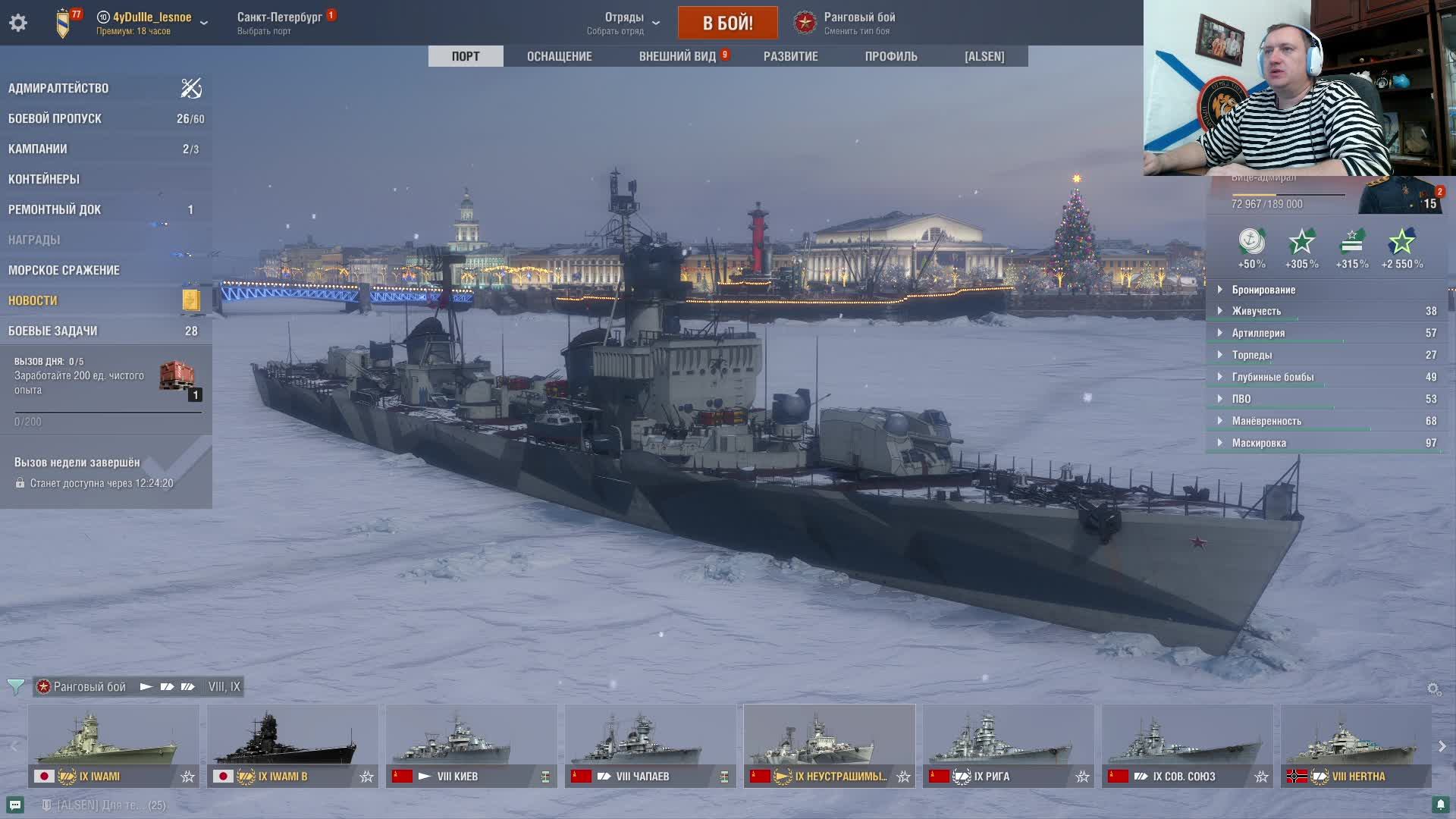Open the Новости entry
The image size is (1456, 819).
tap(33, 300)
